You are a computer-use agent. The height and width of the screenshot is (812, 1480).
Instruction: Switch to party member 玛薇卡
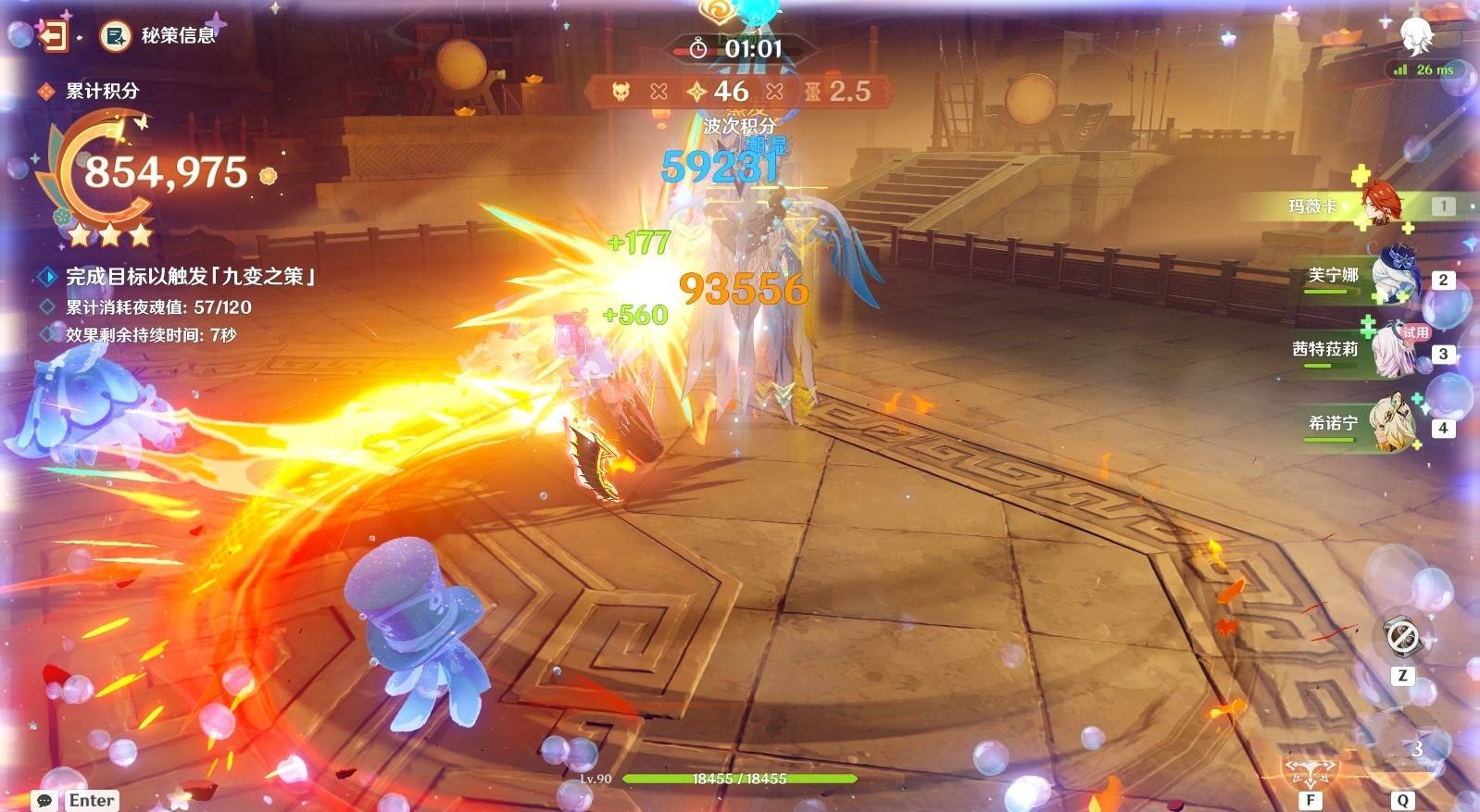click(1380, 205)
